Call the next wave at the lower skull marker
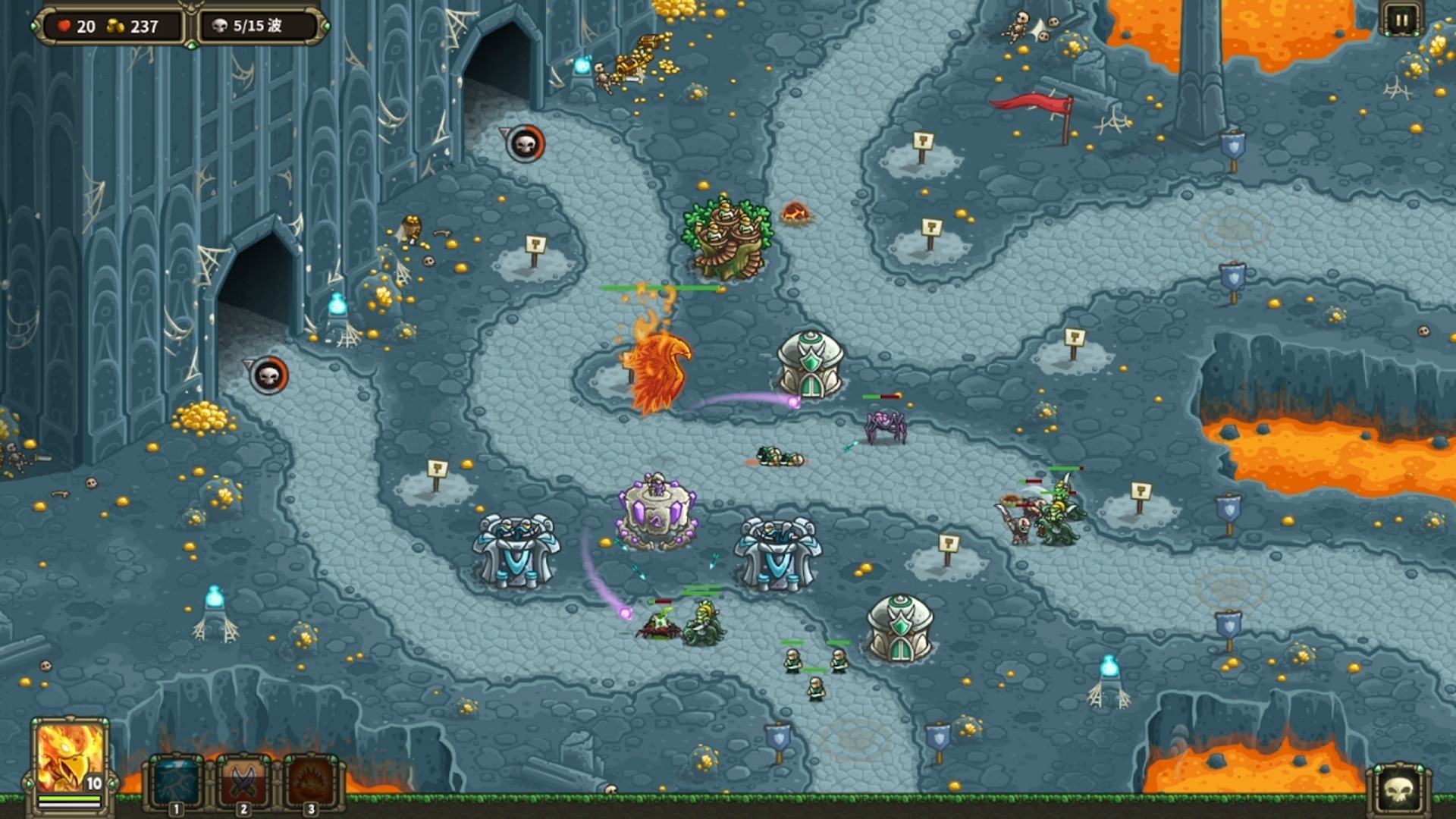1456x819 pixels. 269,375
